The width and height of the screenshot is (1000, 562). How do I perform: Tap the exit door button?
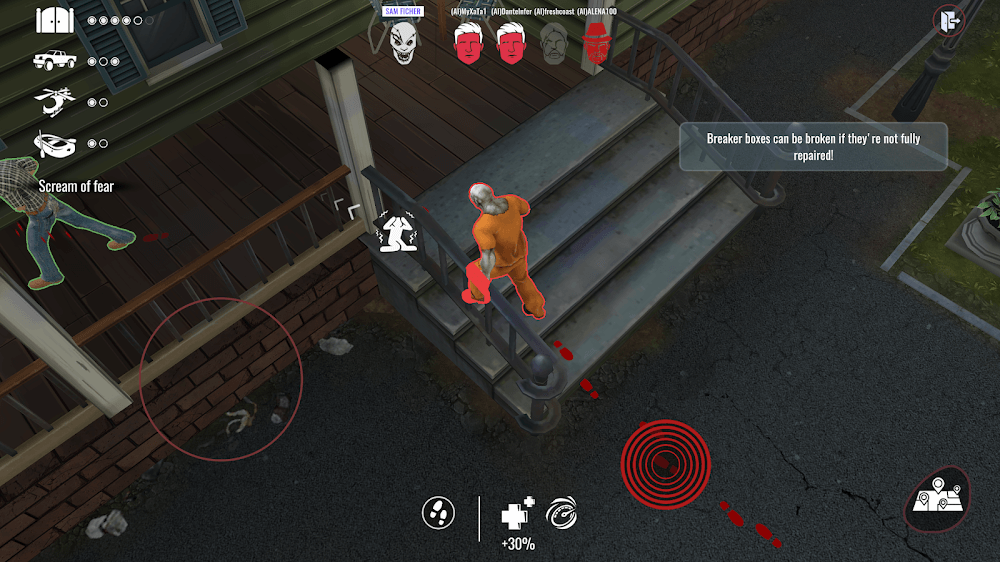[948, 20]
